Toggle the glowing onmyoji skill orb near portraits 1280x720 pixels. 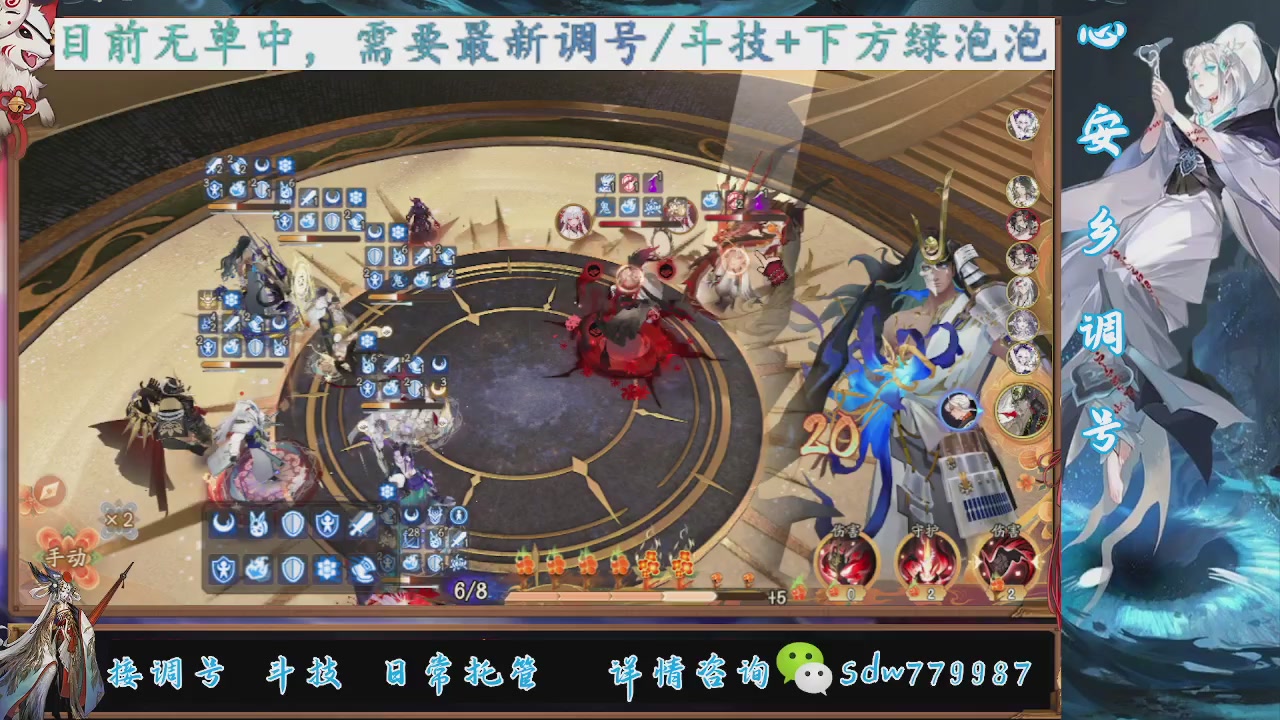(961, 408)
